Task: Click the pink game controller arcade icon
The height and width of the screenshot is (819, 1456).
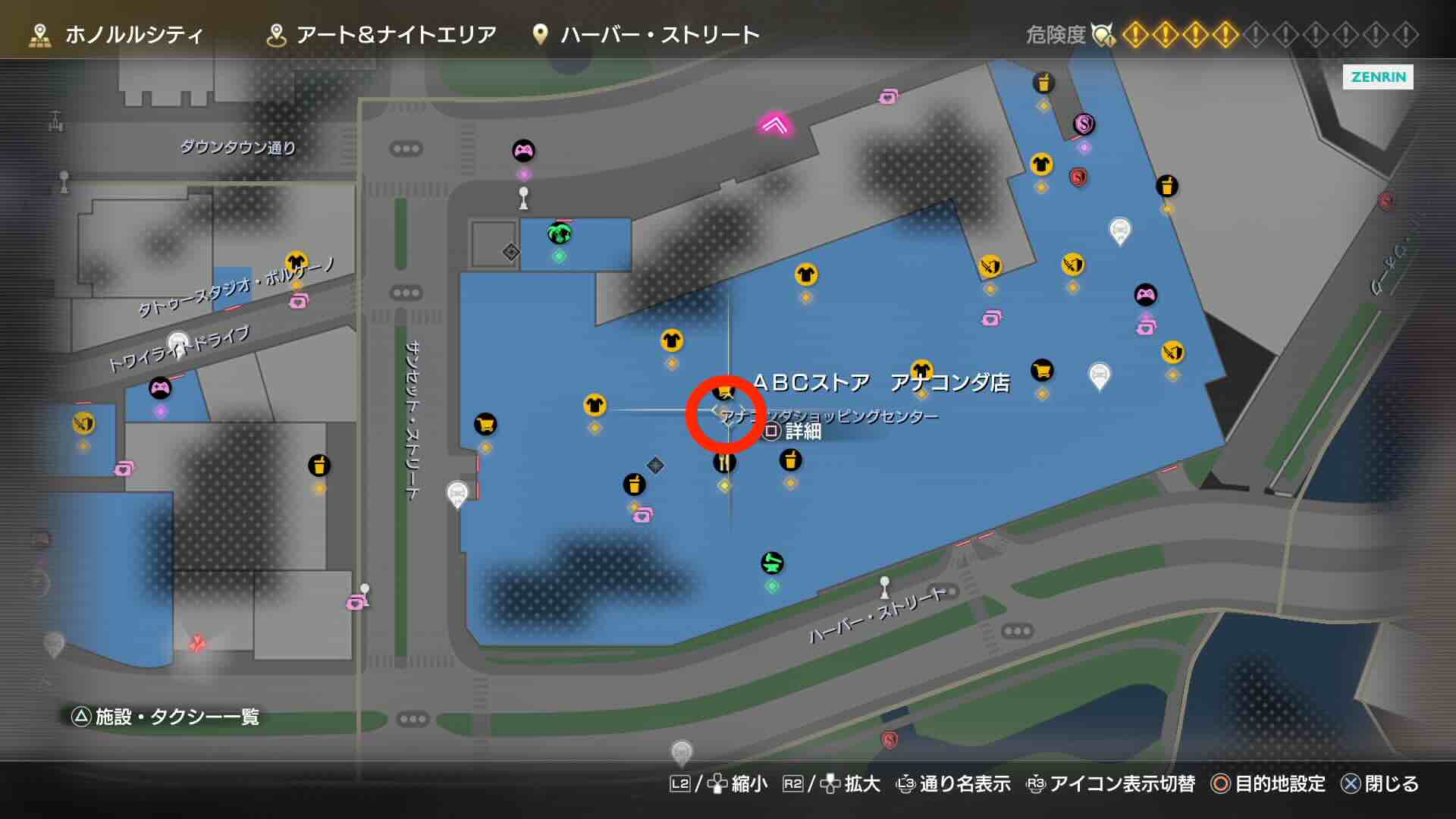Action: tap(525, 151)
